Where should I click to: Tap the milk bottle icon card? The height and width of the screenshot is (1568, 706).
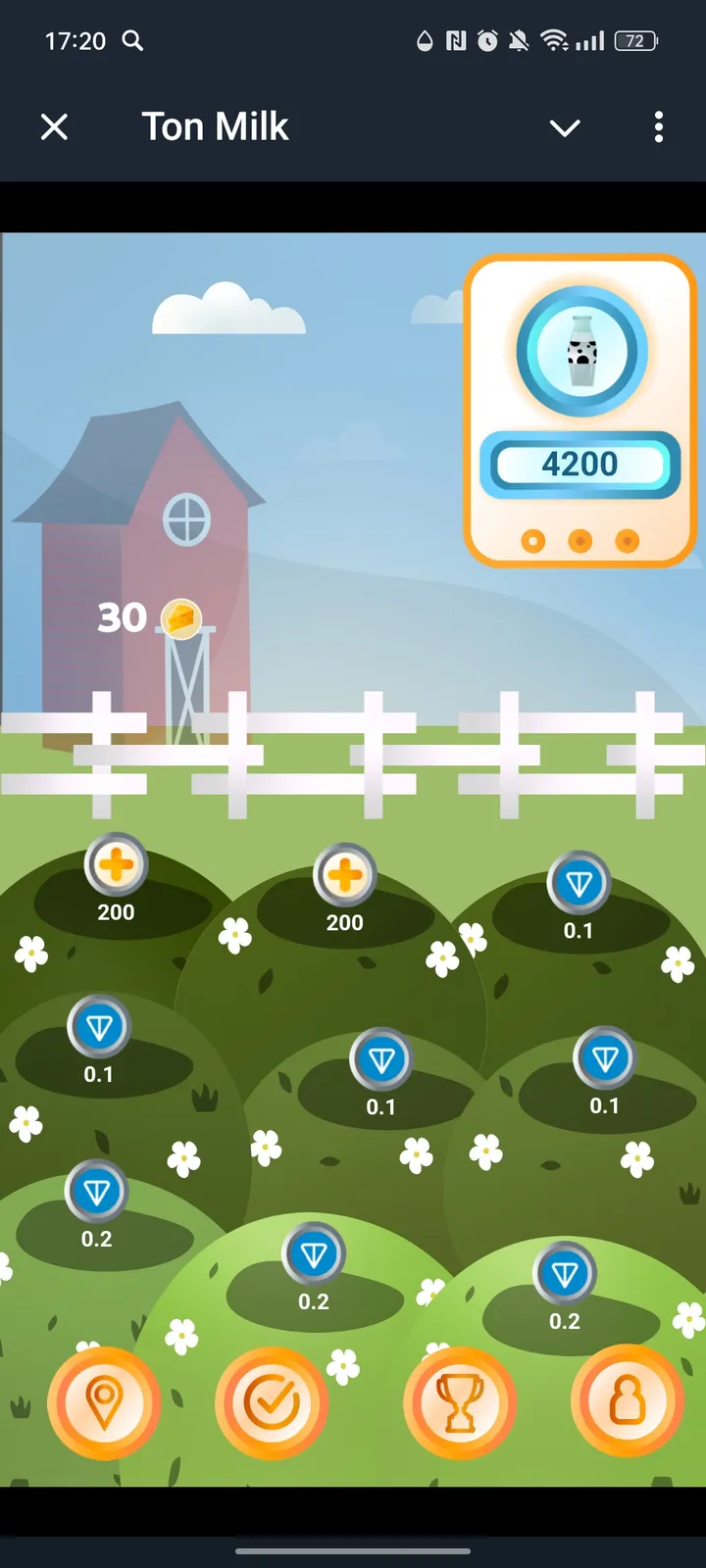click(x=581, y=353)
